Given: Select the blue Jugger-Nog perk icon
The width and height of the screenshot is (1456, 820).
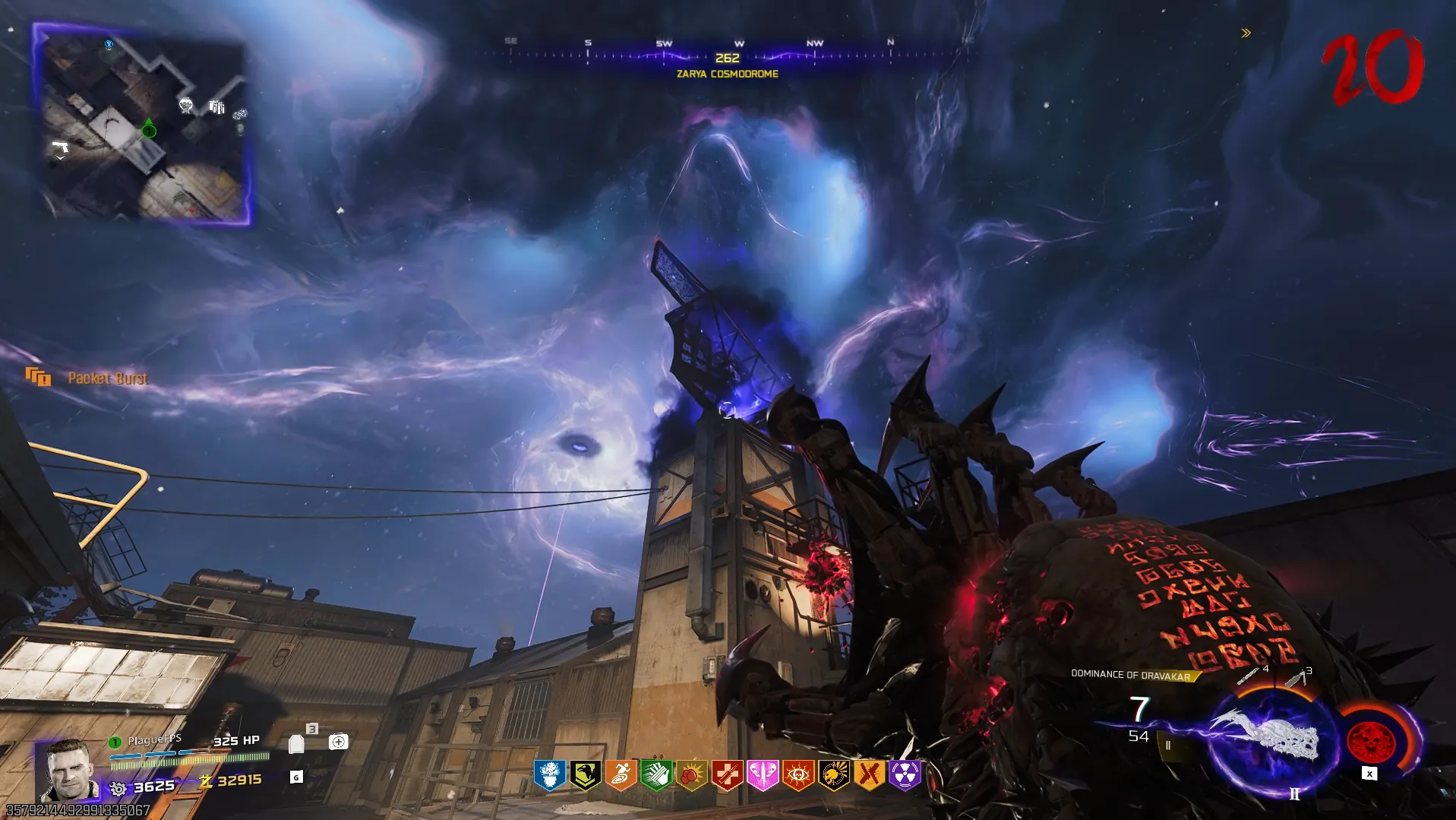Looking at the screenshot, I should [549, 775].
